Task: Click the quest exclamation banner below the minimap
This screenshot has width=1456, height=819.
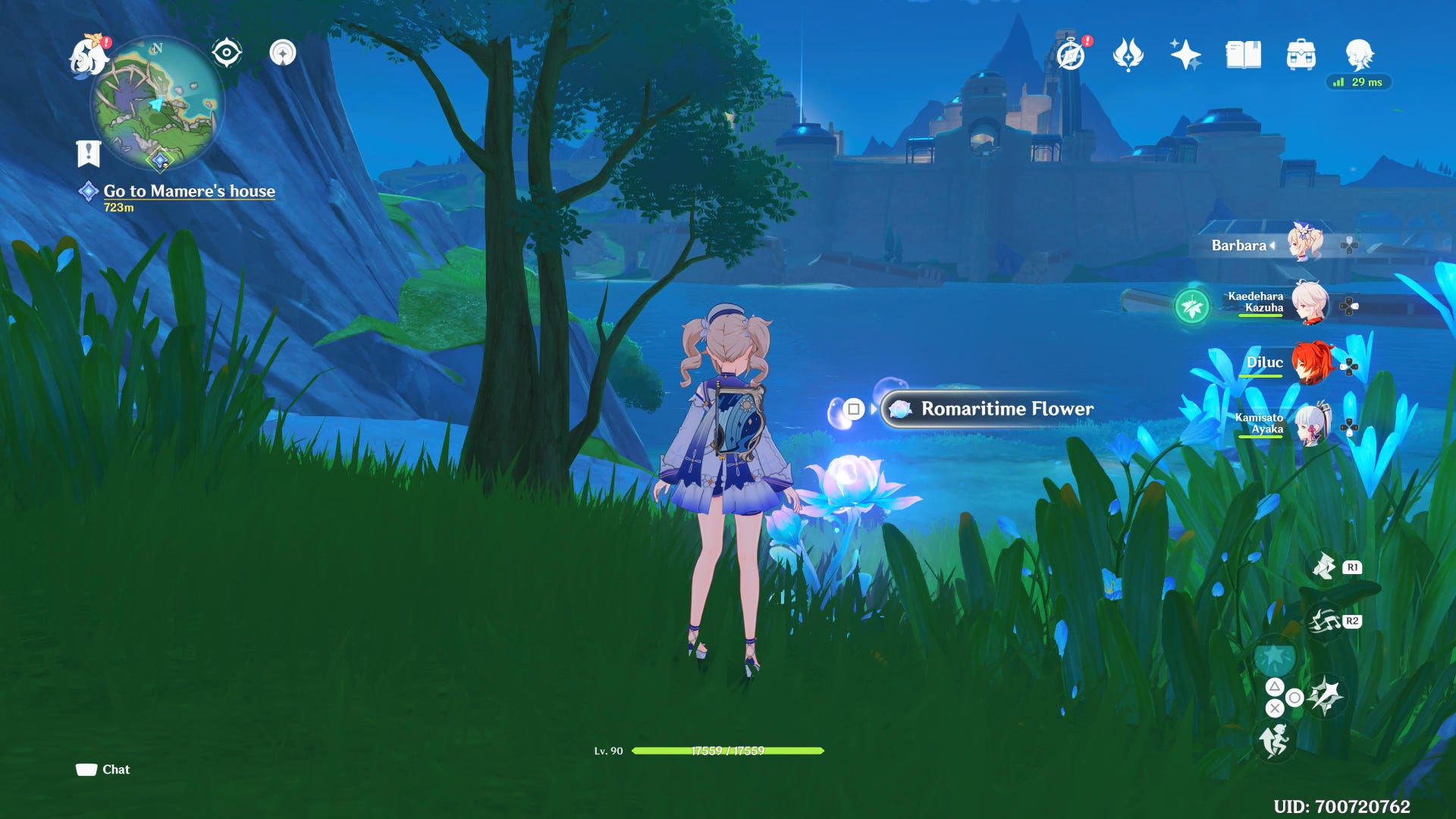Action: click(89, 152)
